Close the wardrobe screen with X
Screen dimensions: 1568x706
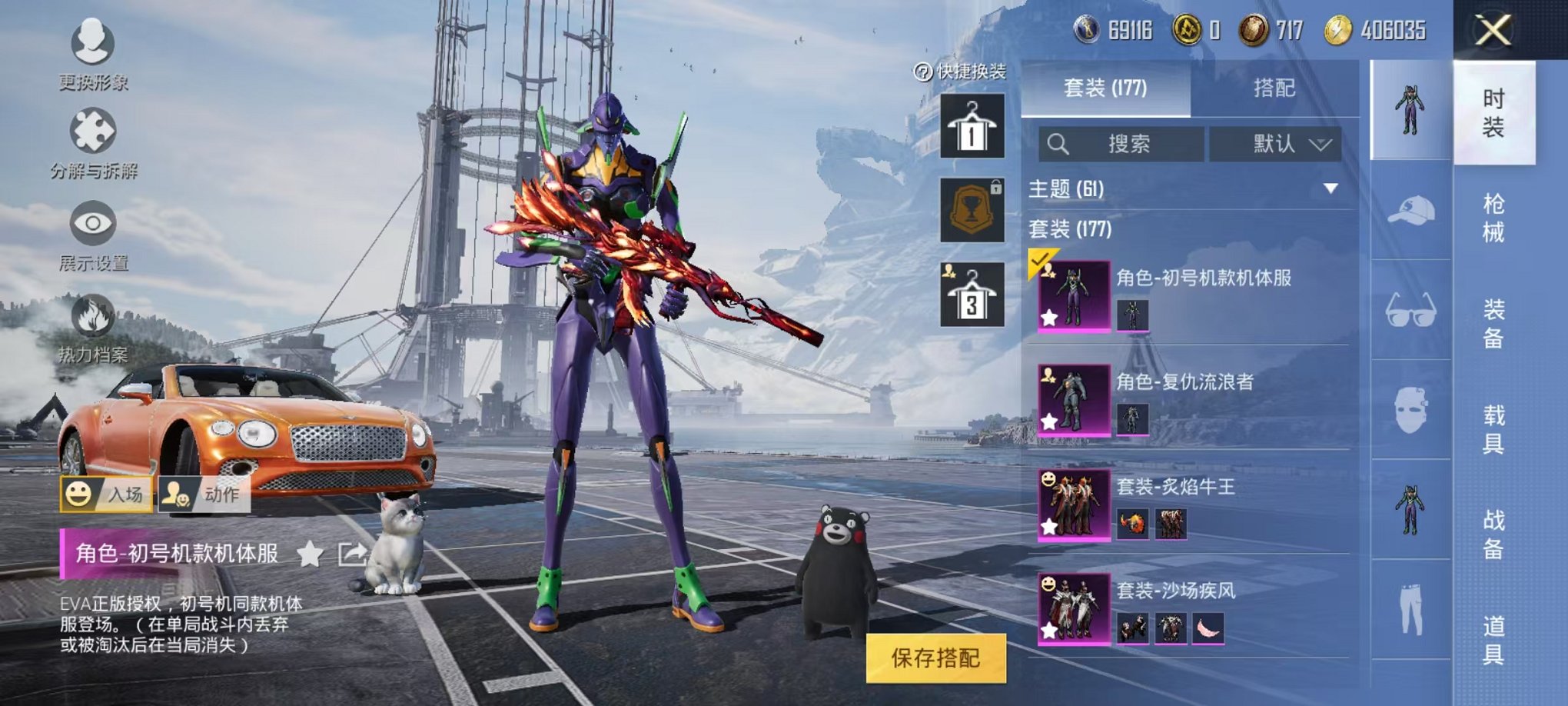coord(1493,31)
